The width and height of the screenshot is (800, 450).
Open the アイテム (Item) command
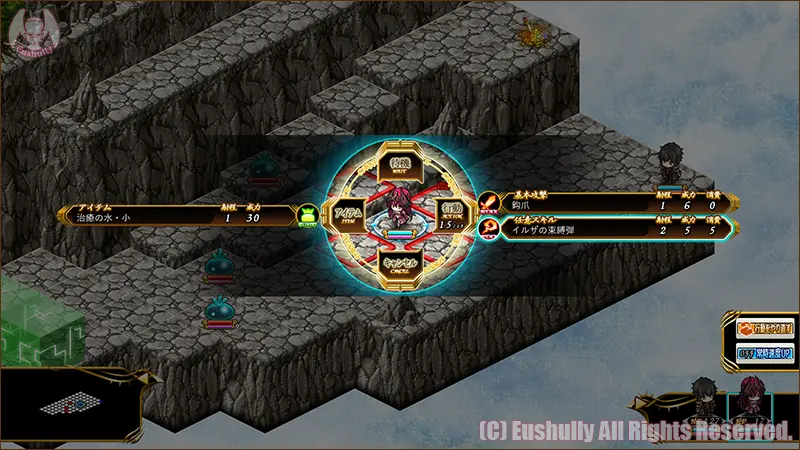coord(348,213)
